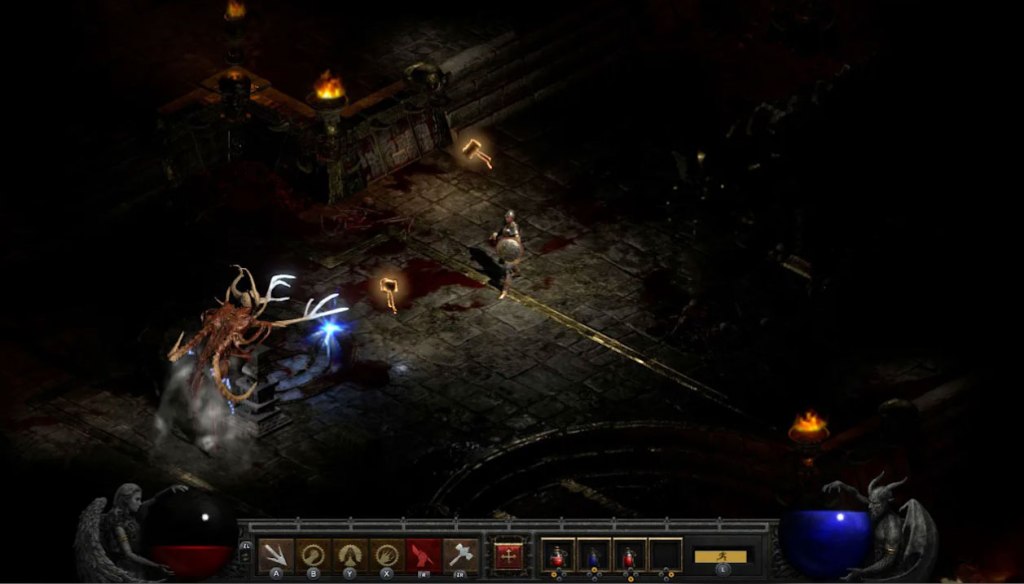The height and width of the screenshot is (584, 1024).
Task: Select the white streaking arrows skill
Action: click(x=276, y=555)
